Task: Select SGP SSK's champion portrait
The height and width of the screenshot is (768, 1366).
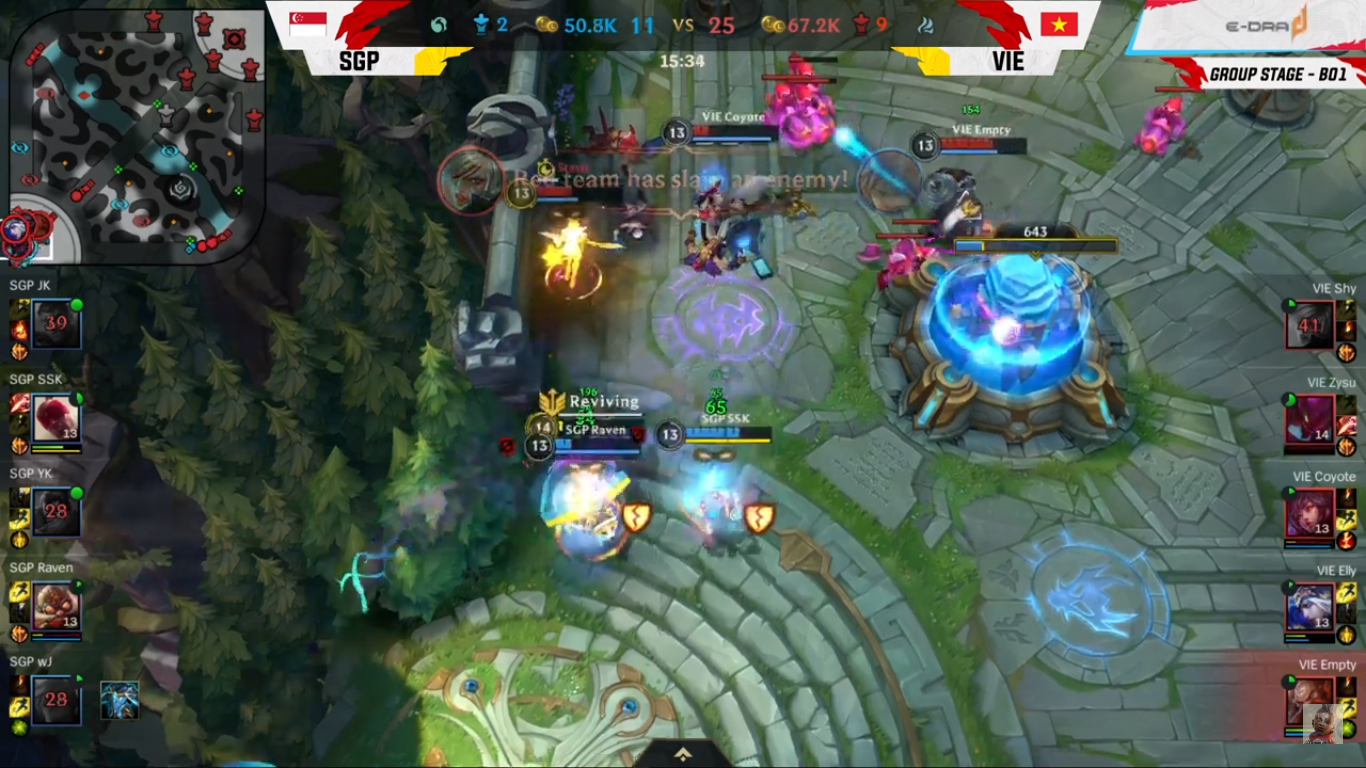Action: 56,417
